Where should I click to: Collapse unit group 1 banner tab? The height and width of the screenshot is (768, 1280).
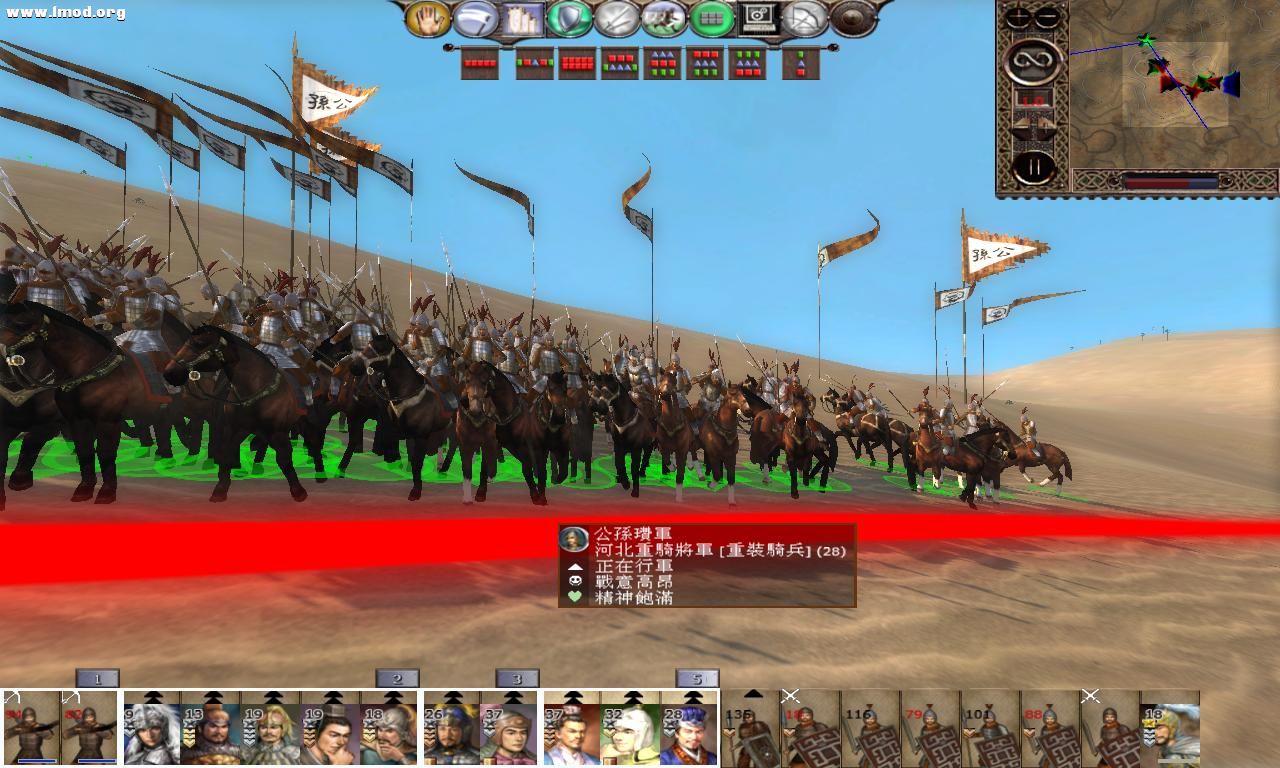(x=97, y=679)
